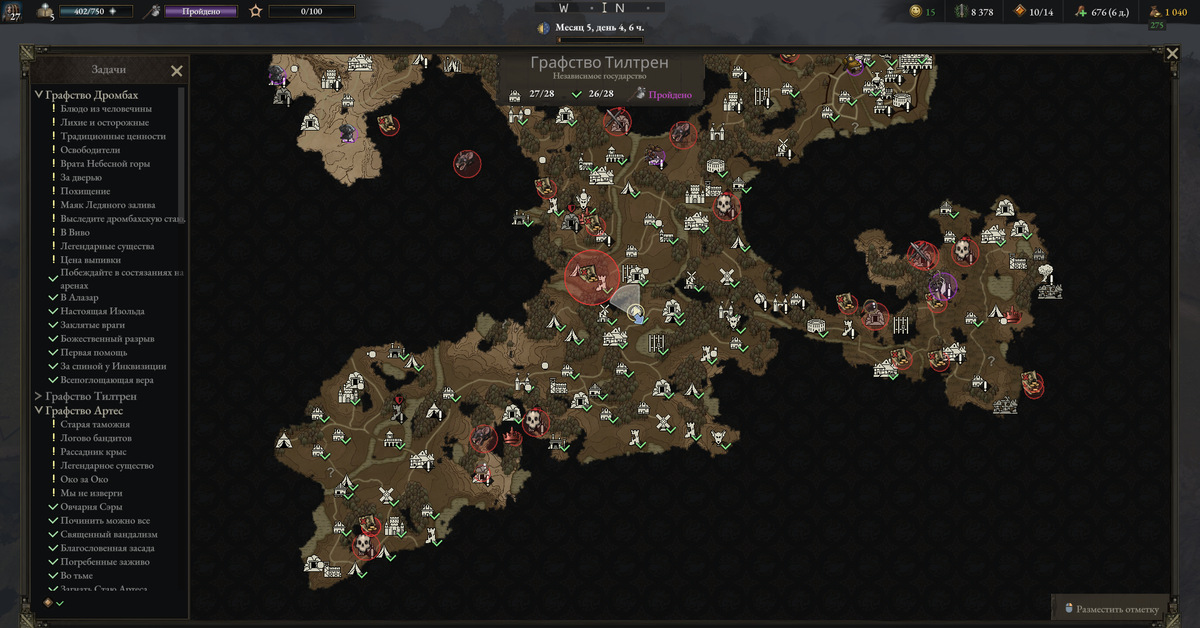Close the map with the top-right X
This screenshot has height=628, width=1200.
[x=1172, y=53]
